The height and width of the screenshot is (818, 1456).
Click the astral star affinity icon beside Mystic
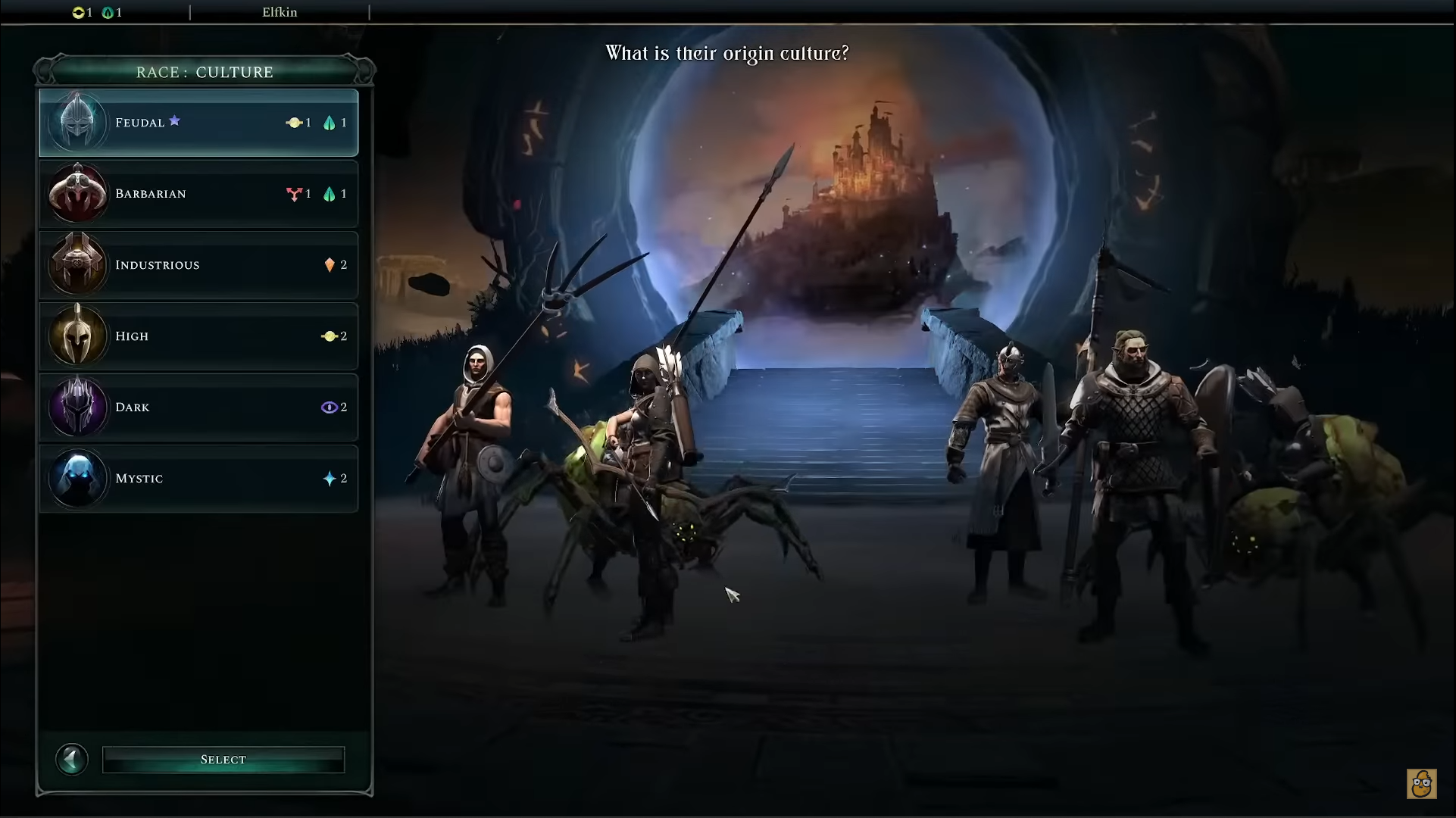[x=330, y=478]
